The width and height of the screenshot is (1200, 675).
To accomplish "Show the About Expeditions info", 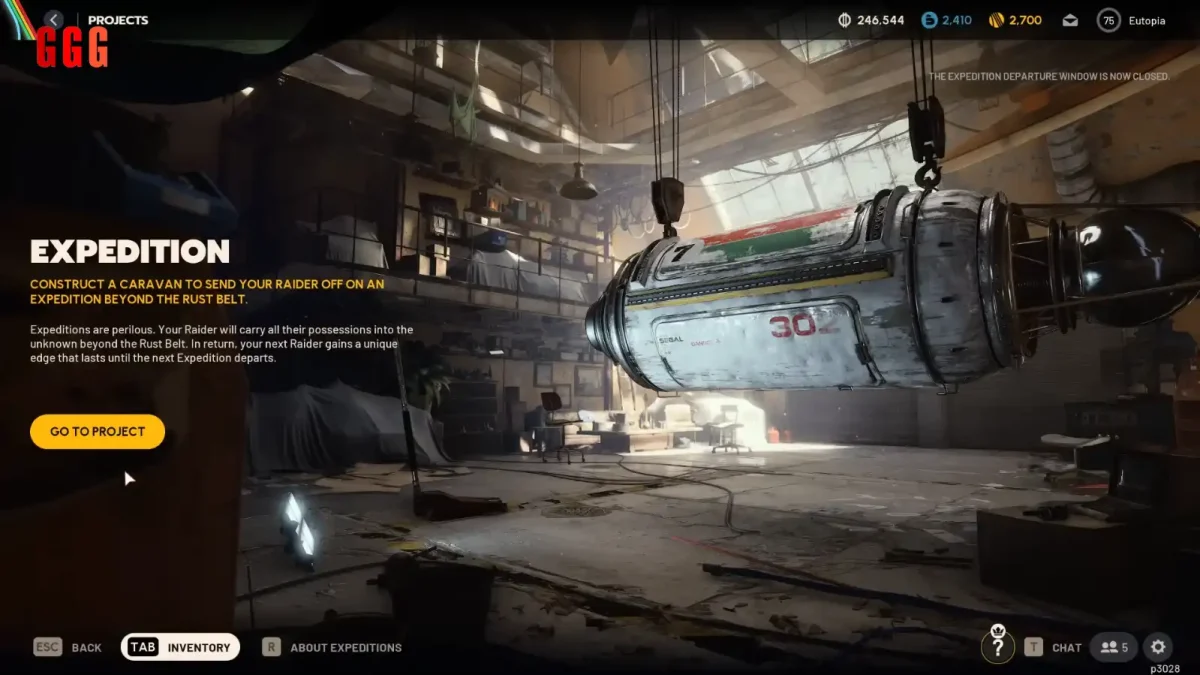I will point(332,647).
